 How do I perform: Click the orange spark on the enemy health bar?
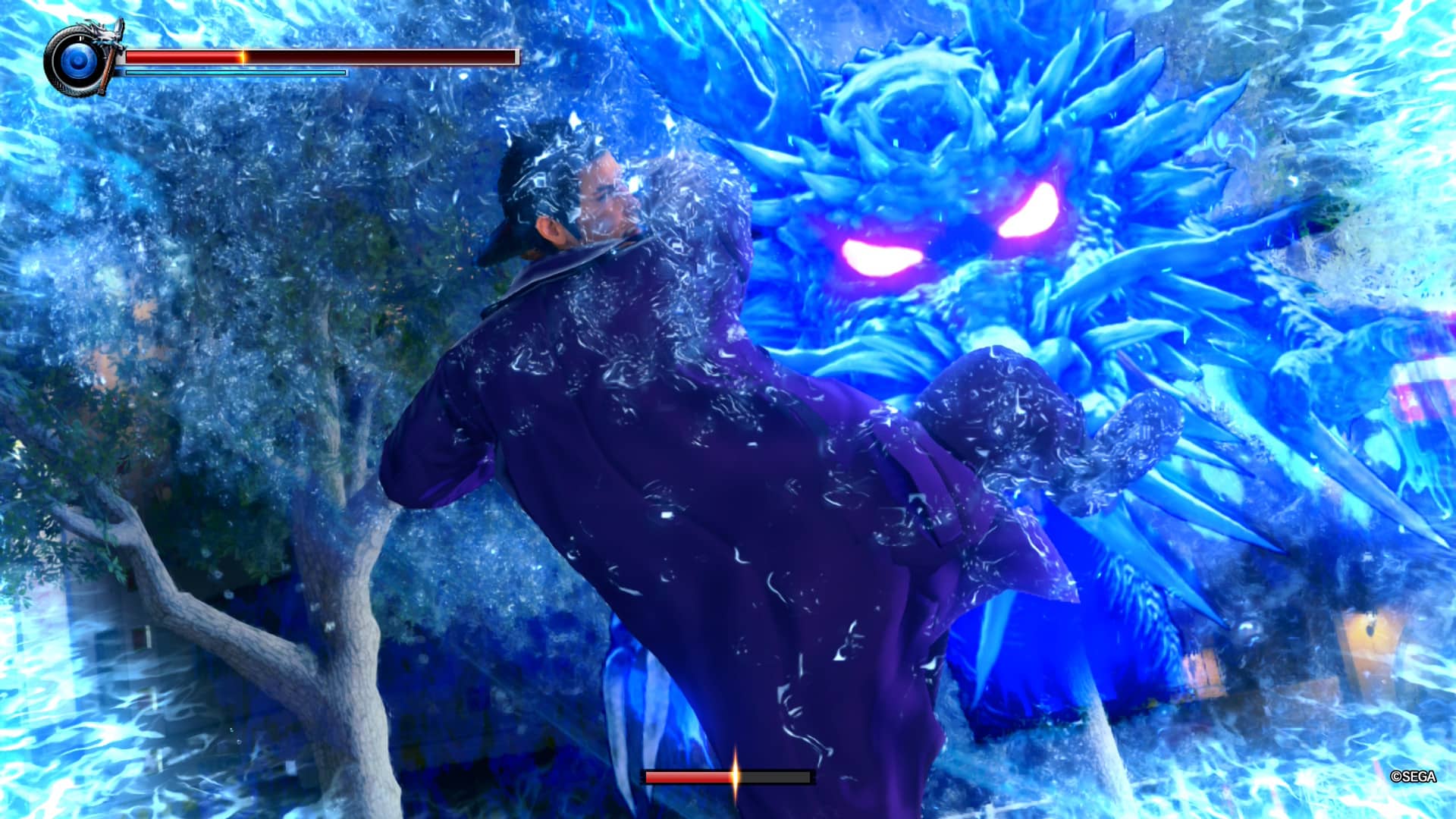click(734, 777)
